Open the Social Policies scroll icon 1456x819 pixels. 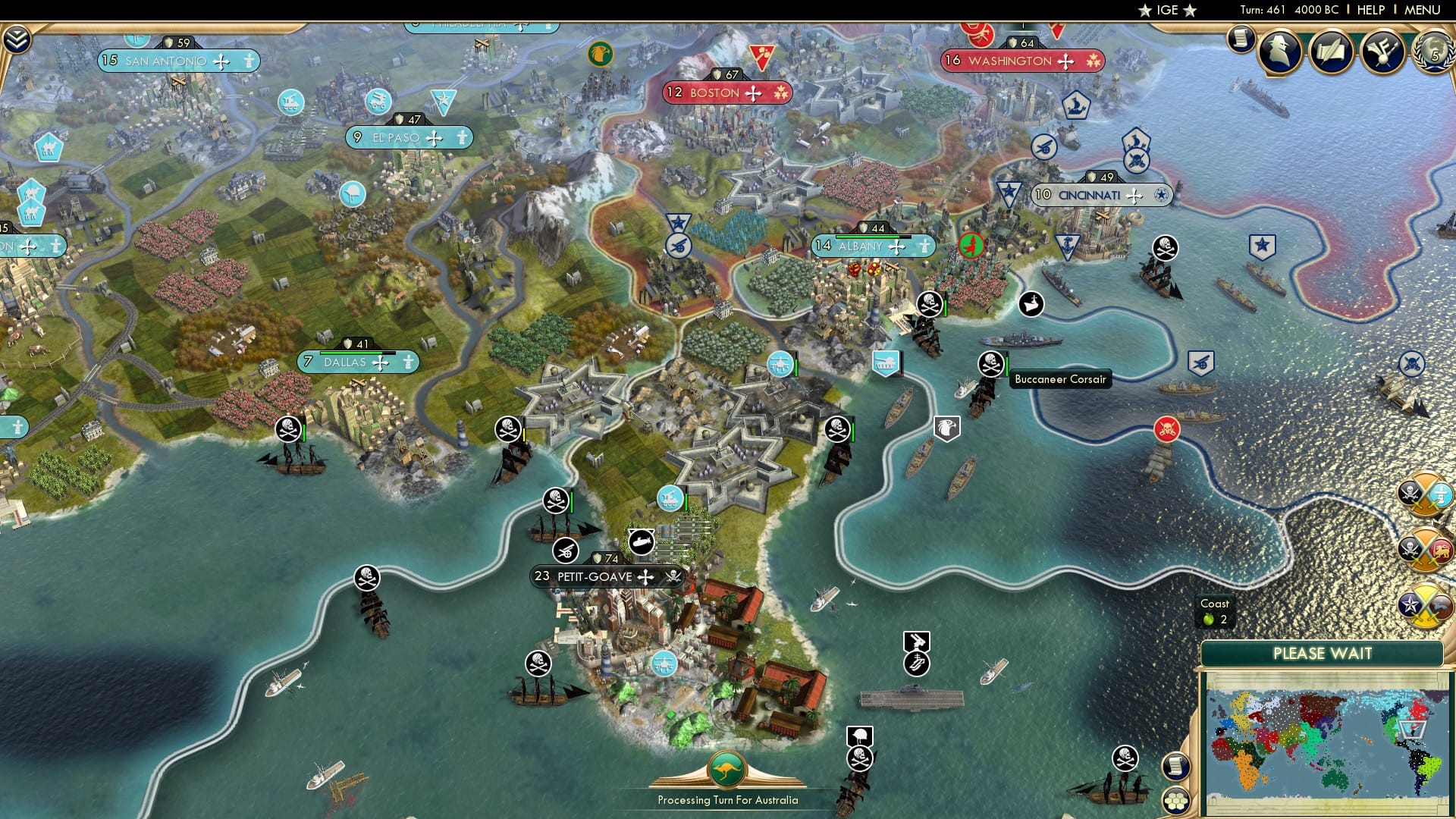tap(1241, 38)
